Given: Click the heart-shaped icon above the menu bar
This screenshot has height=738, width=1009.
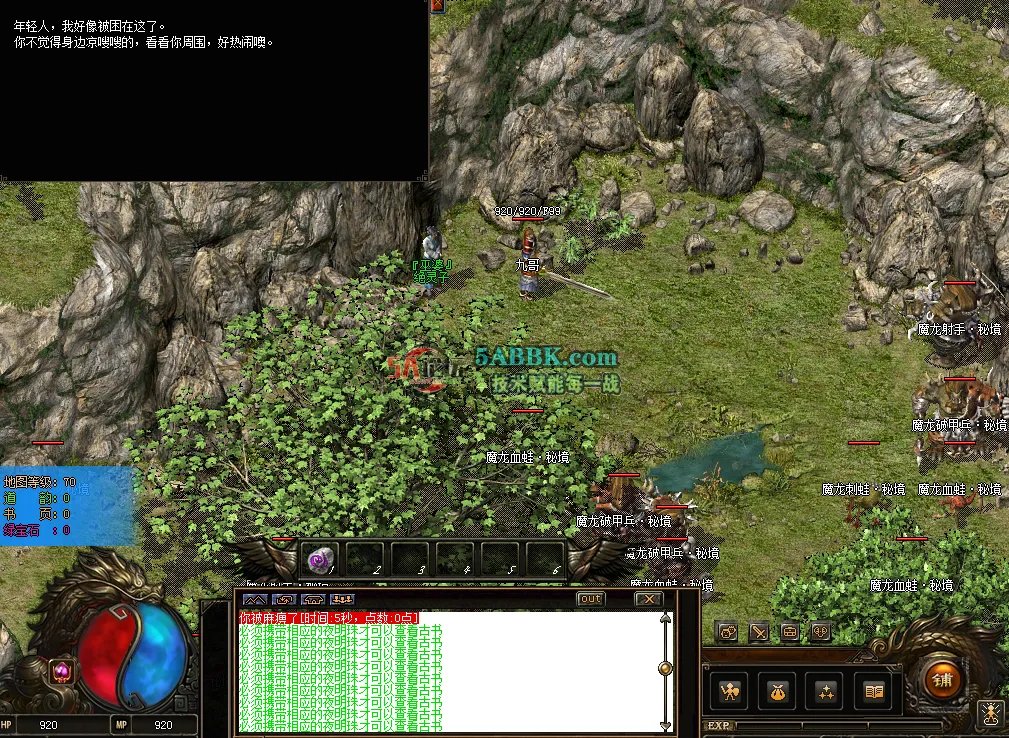Looking at the screenshot, I should [x=820, y=632].
